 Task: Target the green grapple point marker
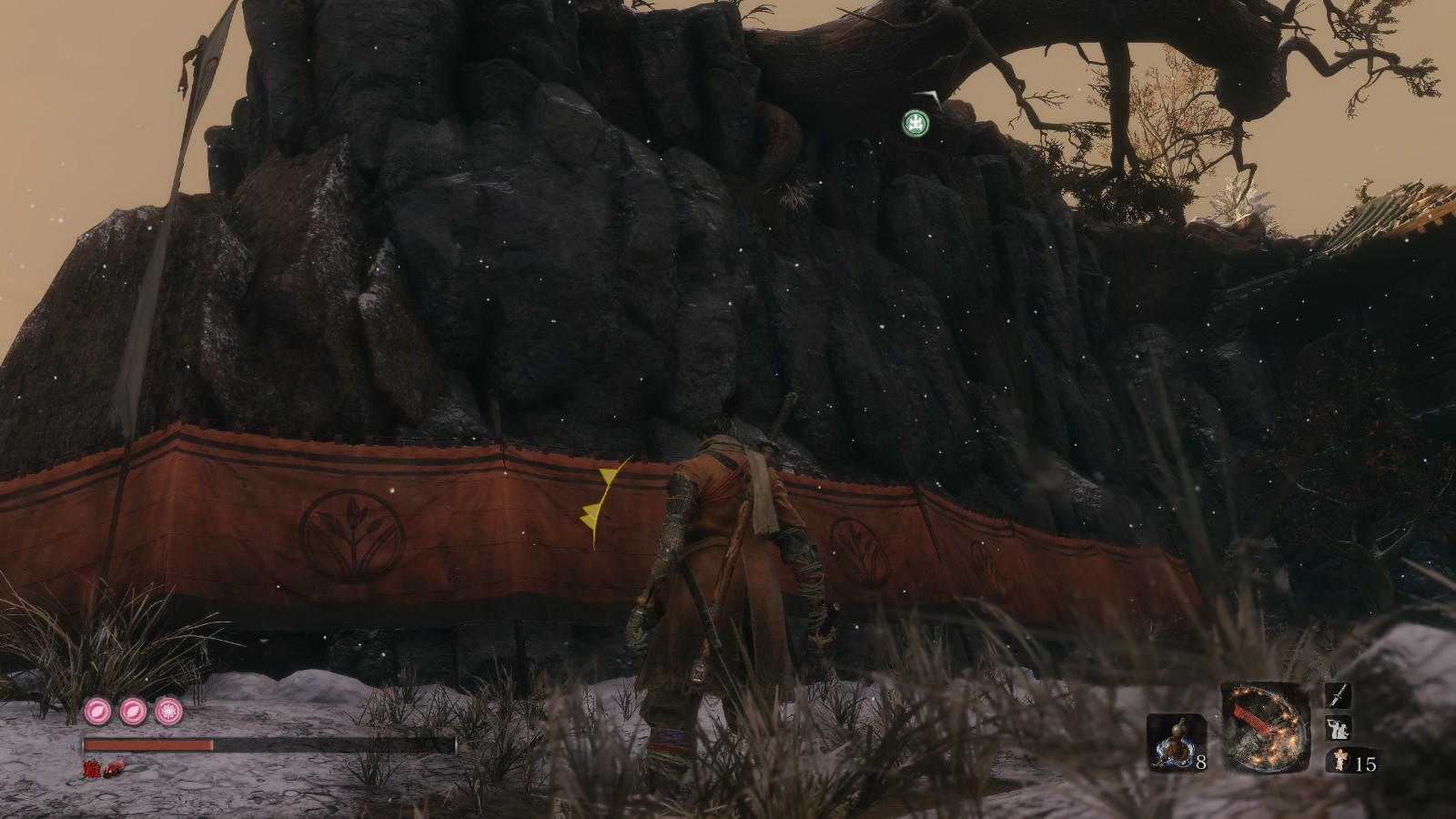[x=915, y=122]
